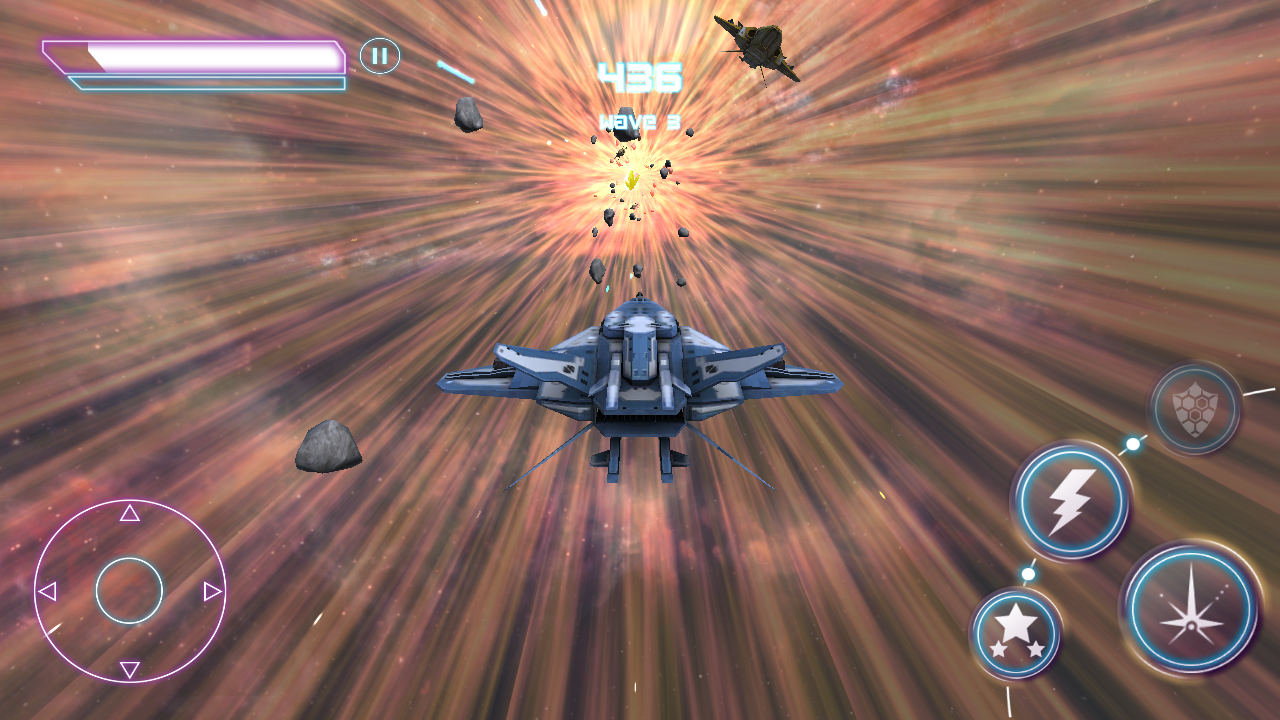
Task: Steer right with the joystick's right arrow
Action: tap(212, 592)
